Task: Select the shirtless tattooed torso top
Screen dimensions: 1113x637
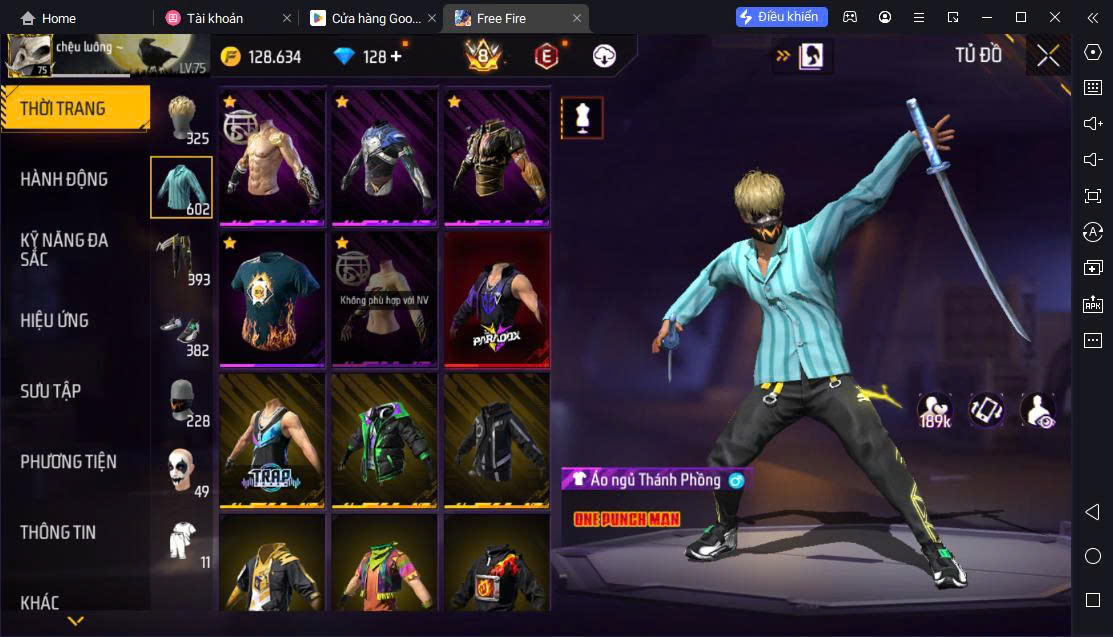Action: (x=272, y=156)
